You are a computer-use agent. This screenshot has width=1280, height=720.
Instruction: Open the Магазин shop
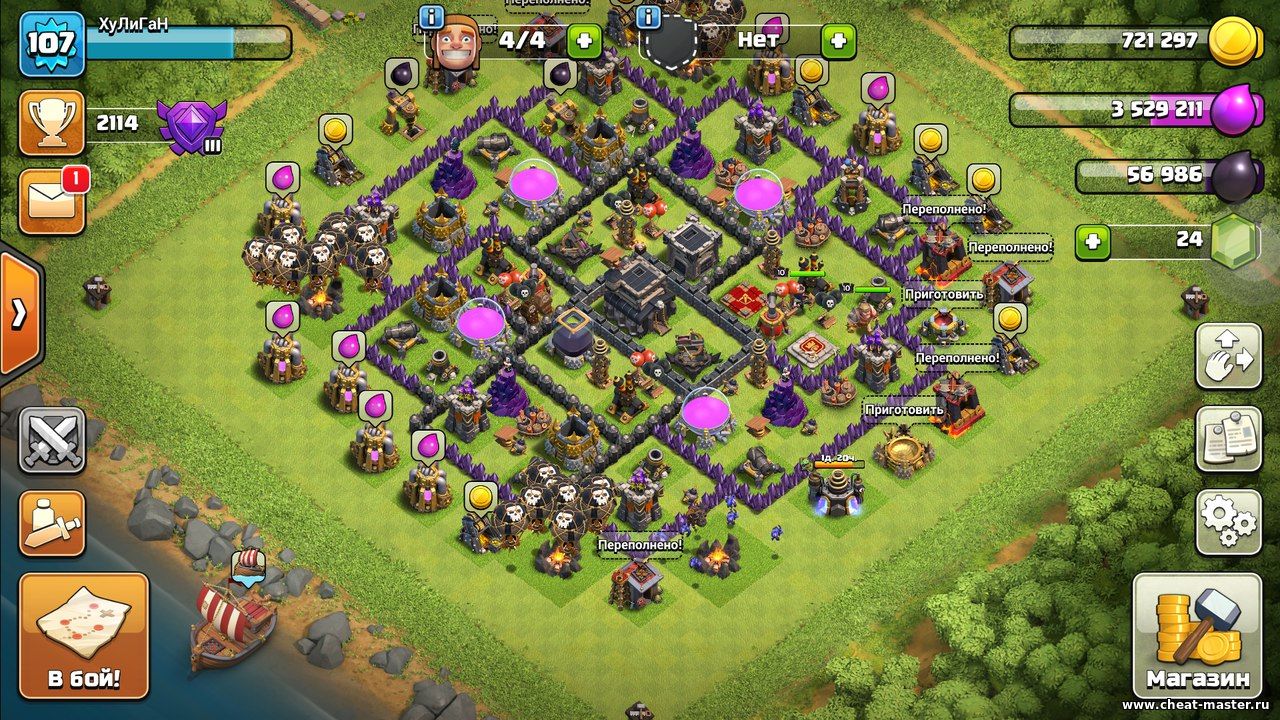1197,636
